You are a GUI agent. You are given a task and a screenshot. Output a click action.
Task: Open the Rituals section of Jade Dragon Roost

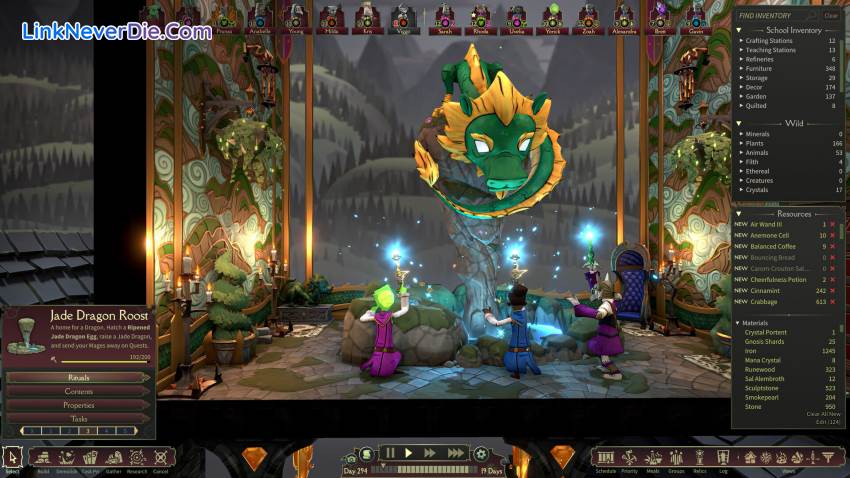(79, 377)
